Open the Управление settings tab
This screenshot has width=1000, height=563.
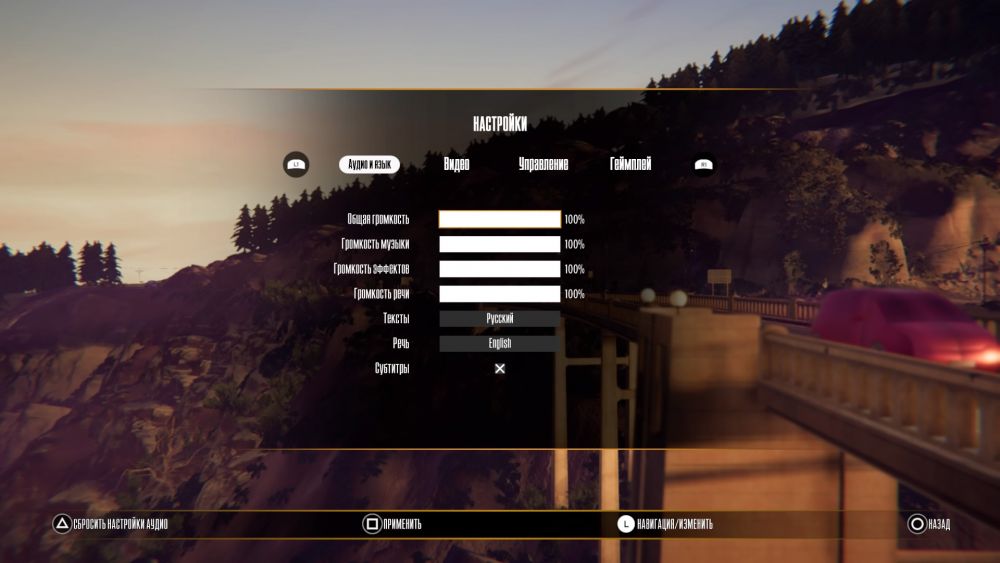pos(543,164)
